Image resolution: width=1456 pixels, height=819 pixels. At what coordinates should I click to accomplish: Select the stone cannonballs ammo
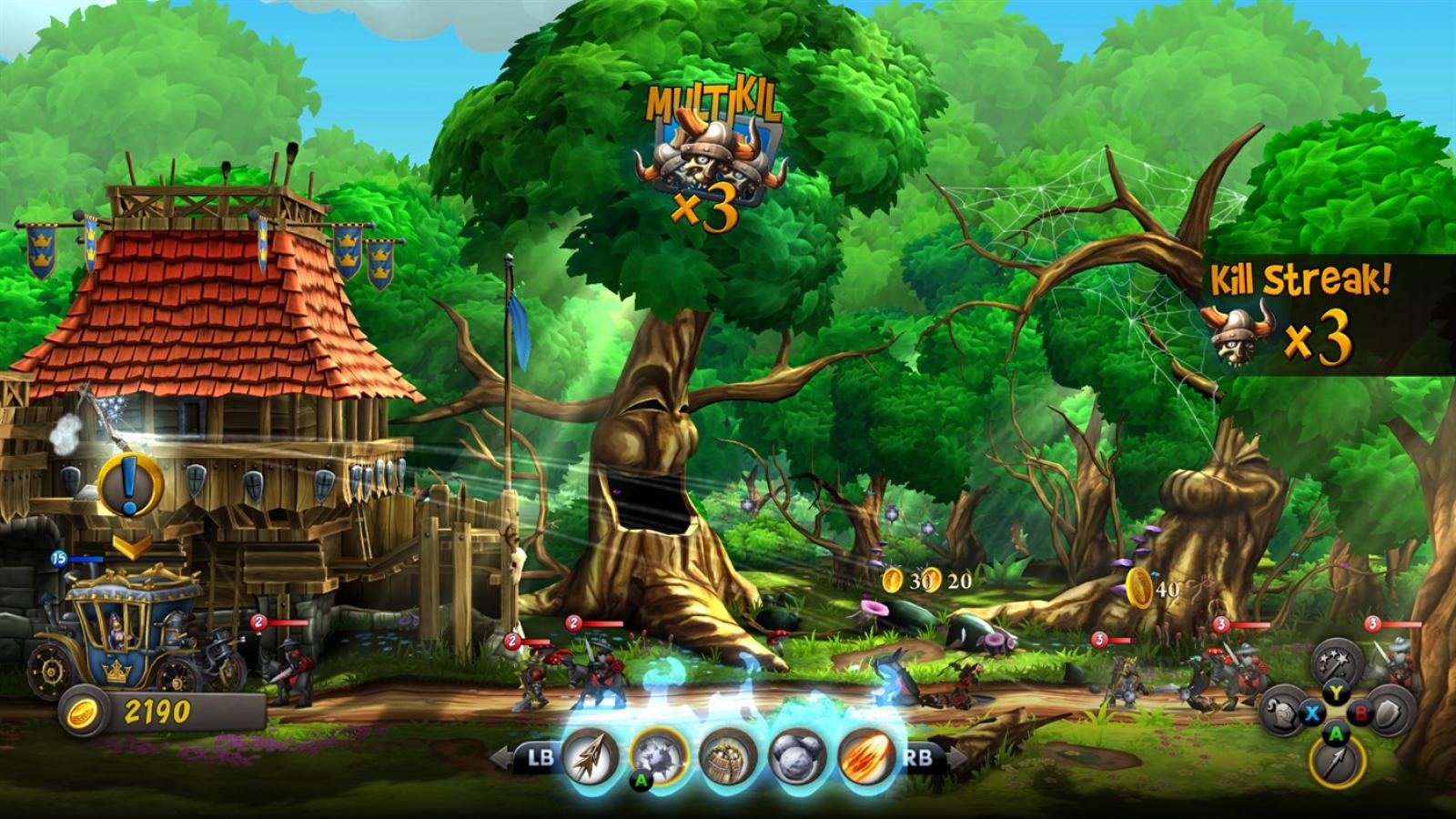click(797, 756)
